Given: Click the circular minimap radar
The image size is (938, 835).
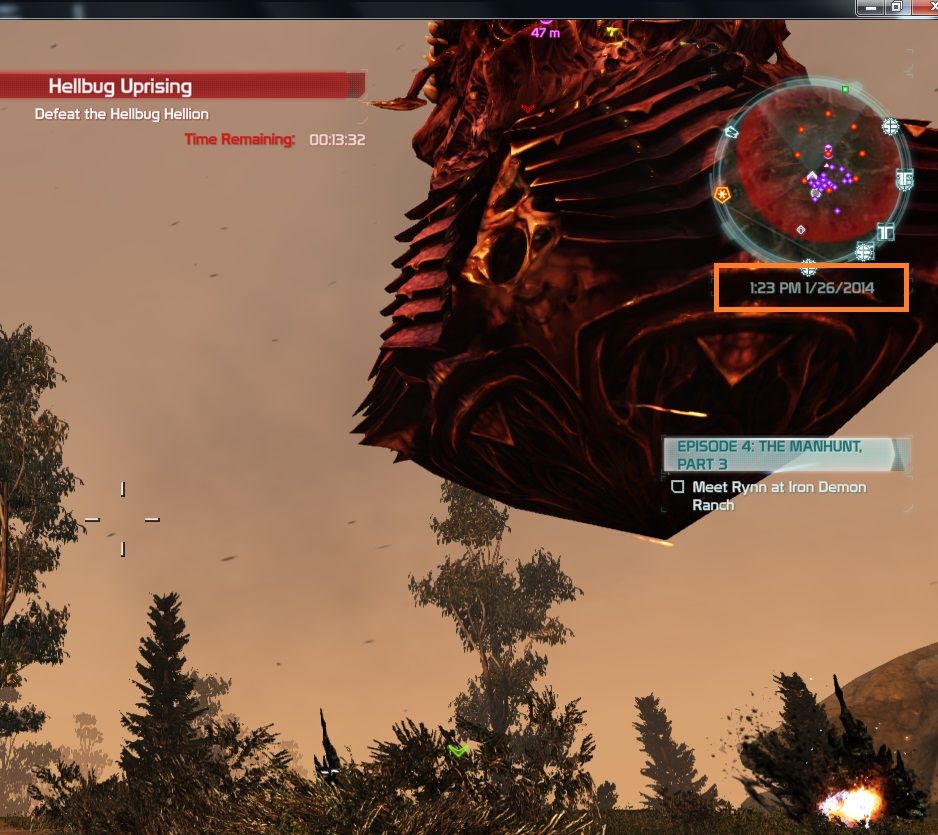Looking at the screenshot, I should tap(811, 174).
